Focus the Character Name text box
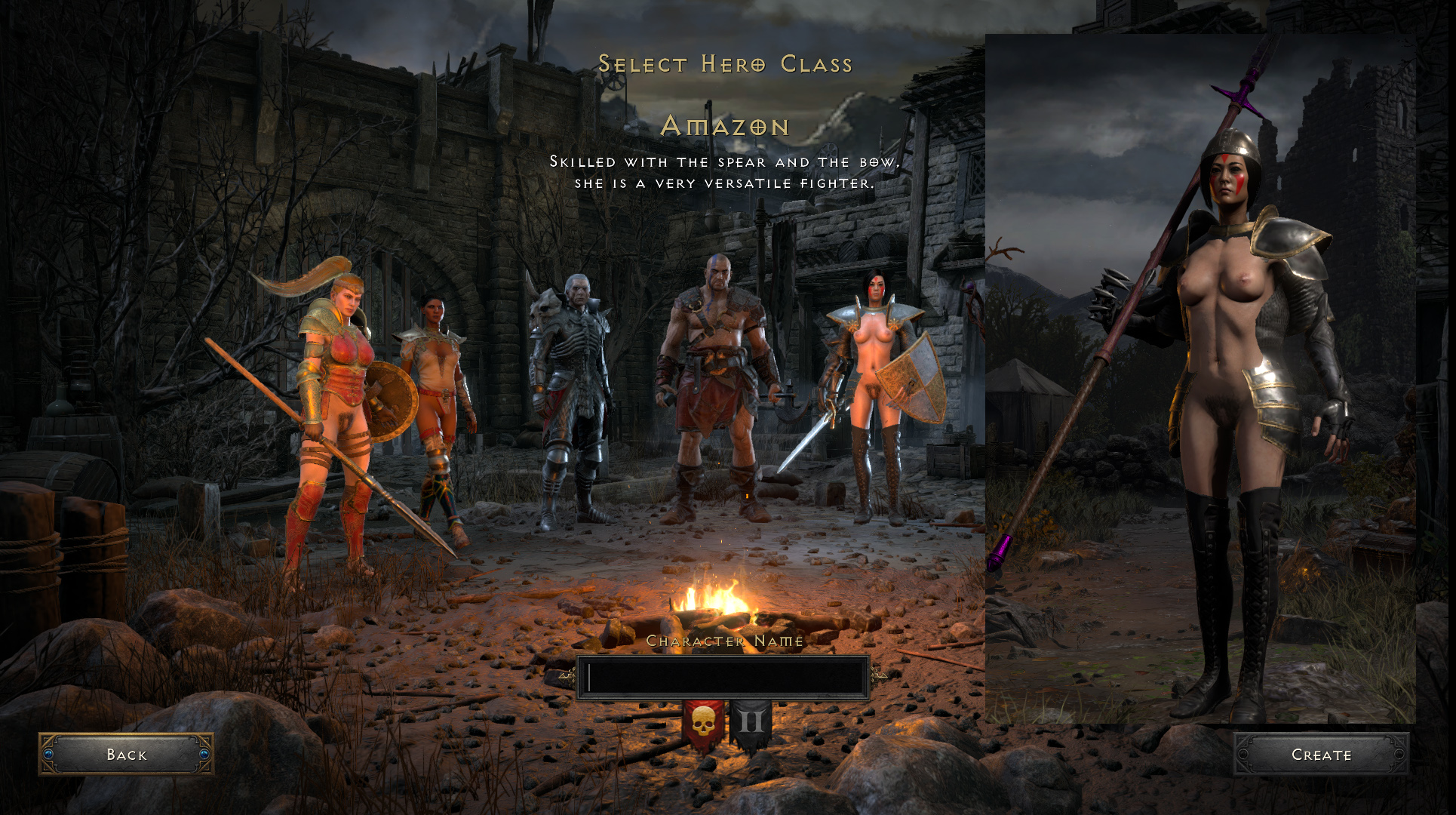This screenshot has height=815, width=1456. (723, 678)
